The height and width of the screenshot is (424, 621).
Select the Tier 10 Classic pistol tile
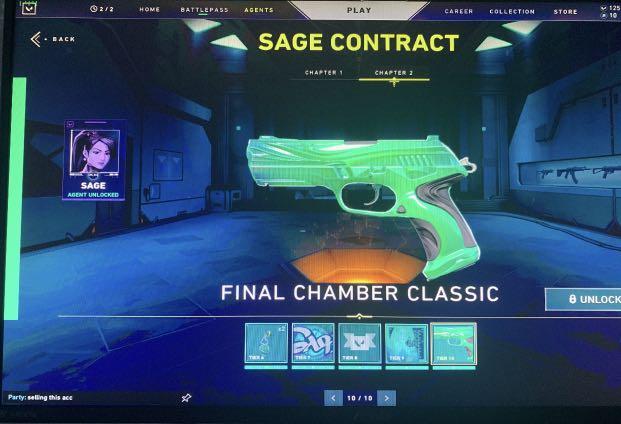[453, 343]
